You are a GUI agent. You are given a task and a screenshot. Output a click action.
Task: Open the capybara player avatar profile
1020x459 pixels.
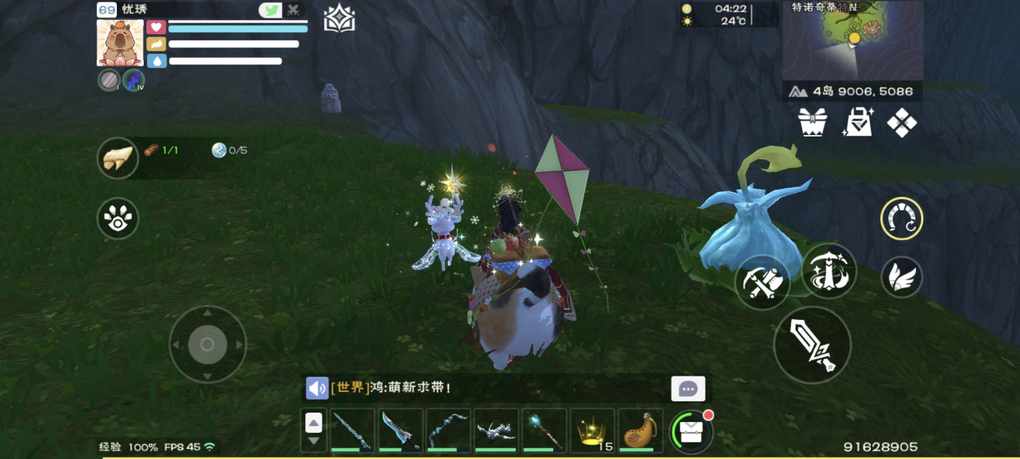point(119,42)
